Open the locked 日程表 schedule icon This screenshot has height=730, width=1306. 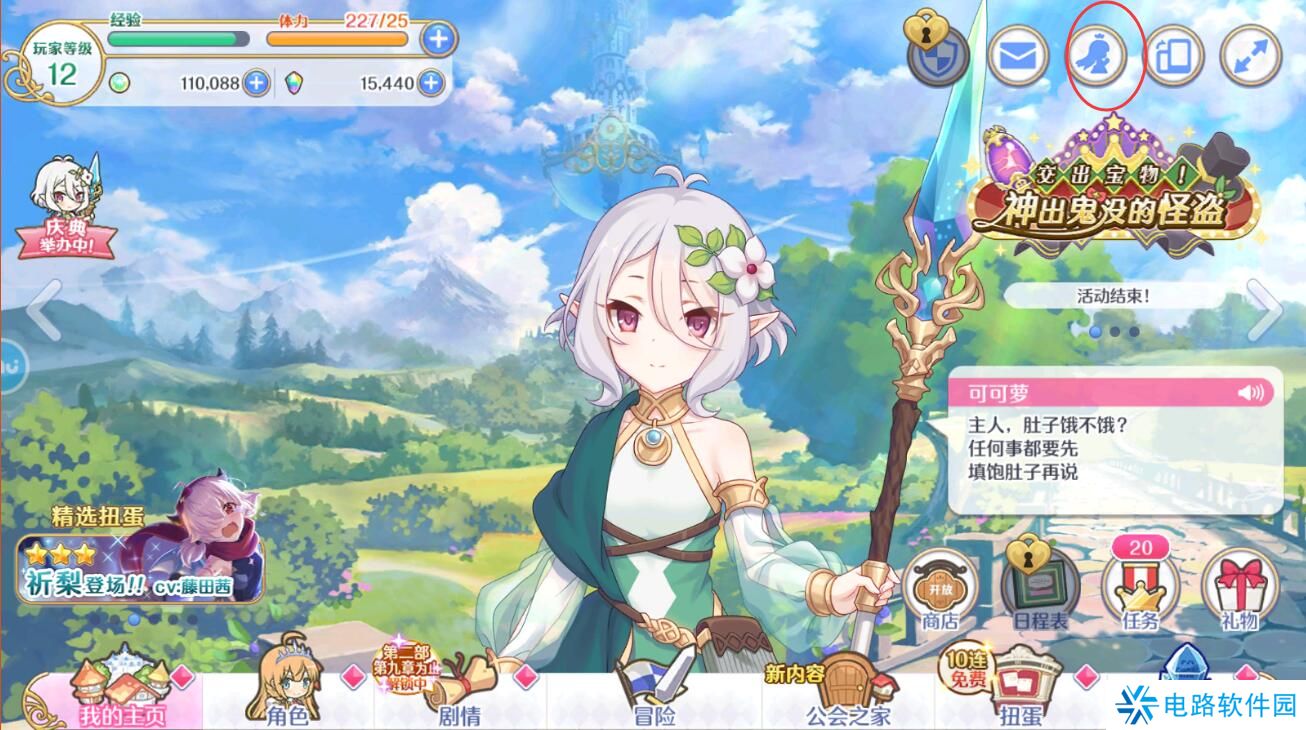click(x=1040, y=590)
